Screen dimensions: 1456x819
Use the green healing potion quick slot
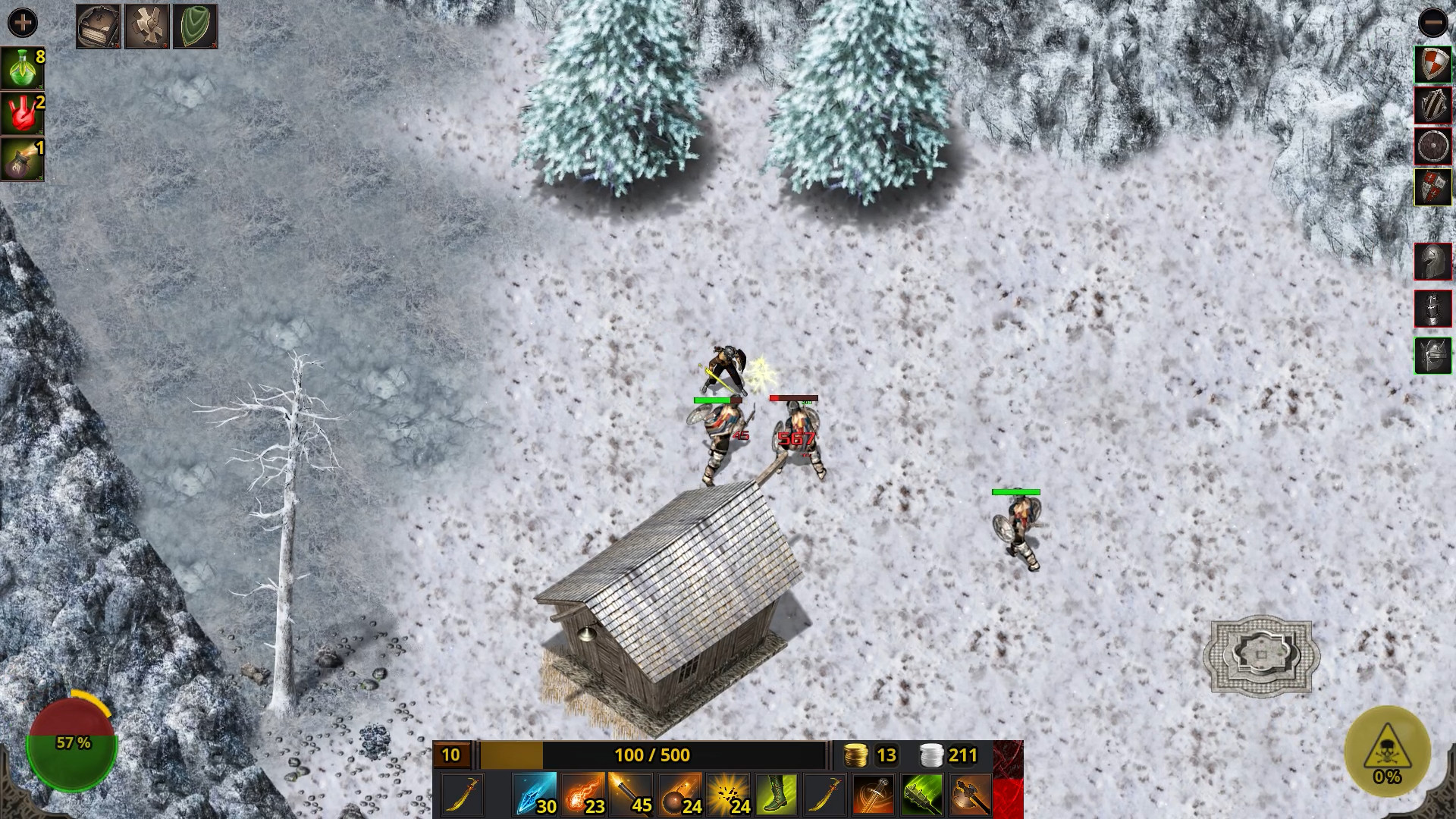[x=23, y=68]
